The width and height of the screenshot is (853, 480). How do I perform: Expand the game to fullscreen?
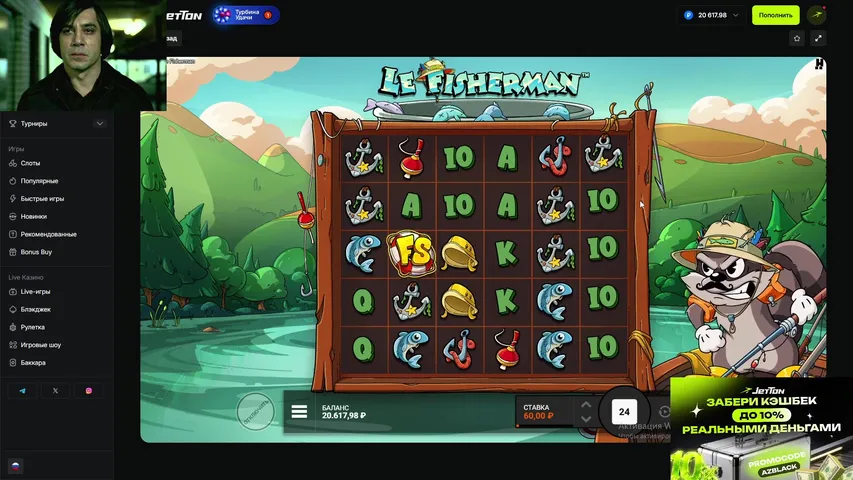[x=818, y=38]
